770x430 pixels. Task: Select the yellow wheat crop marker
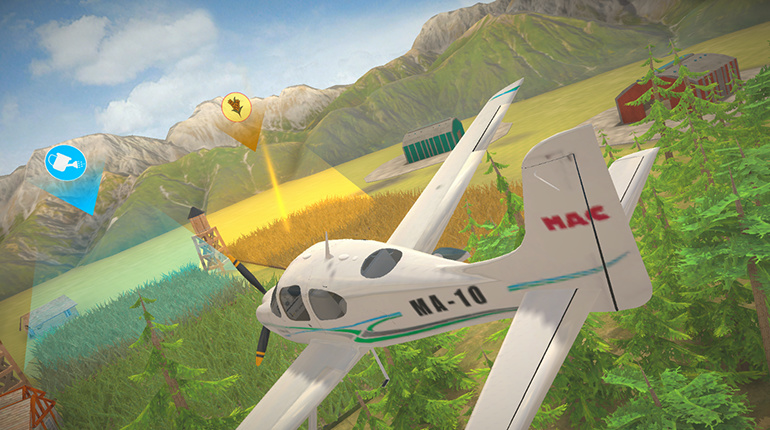(x=236, y=106)
